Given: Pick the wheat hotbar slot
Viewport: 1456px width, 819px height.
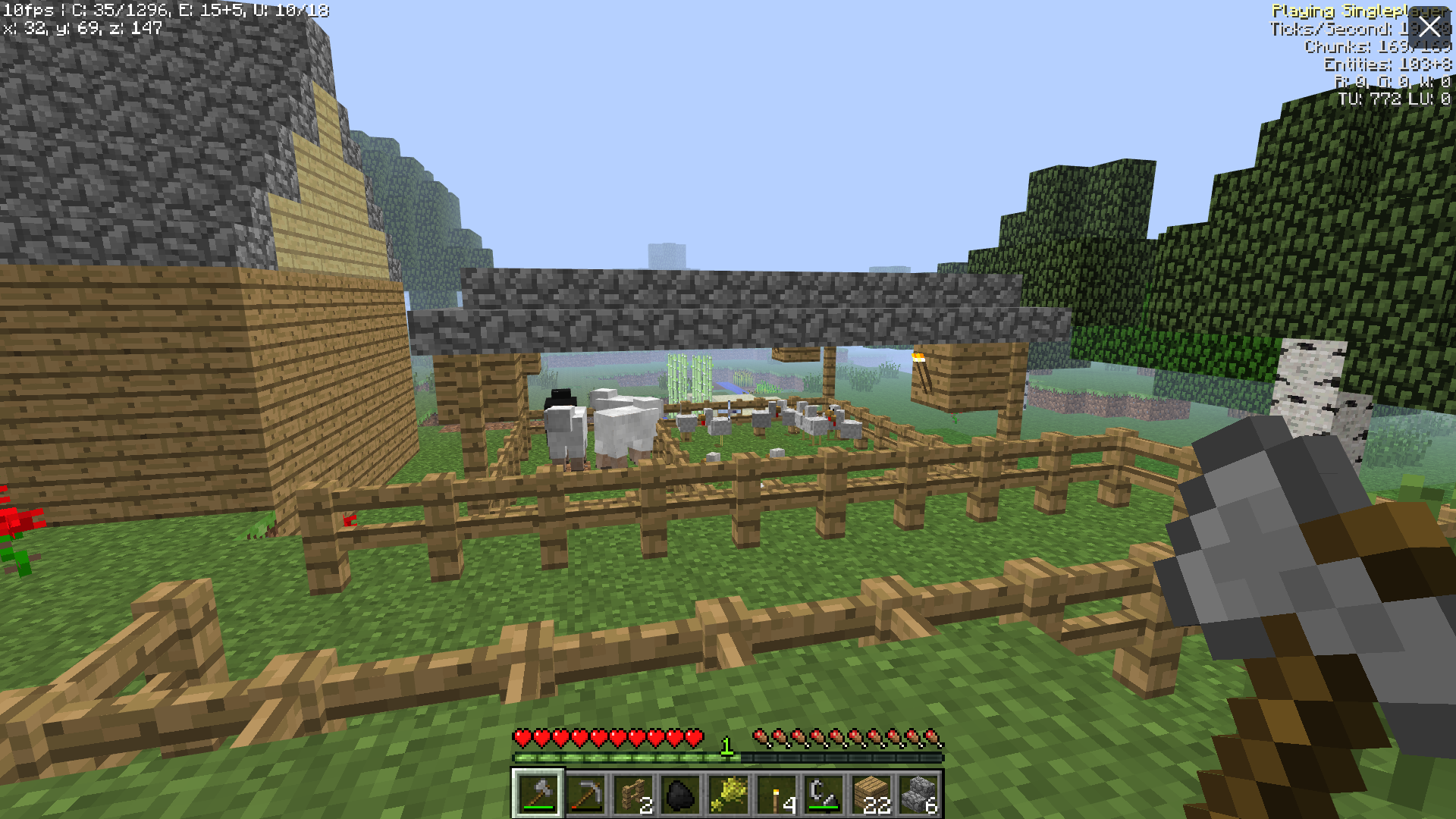Looking at the screenshot, I should coord(728,794).
